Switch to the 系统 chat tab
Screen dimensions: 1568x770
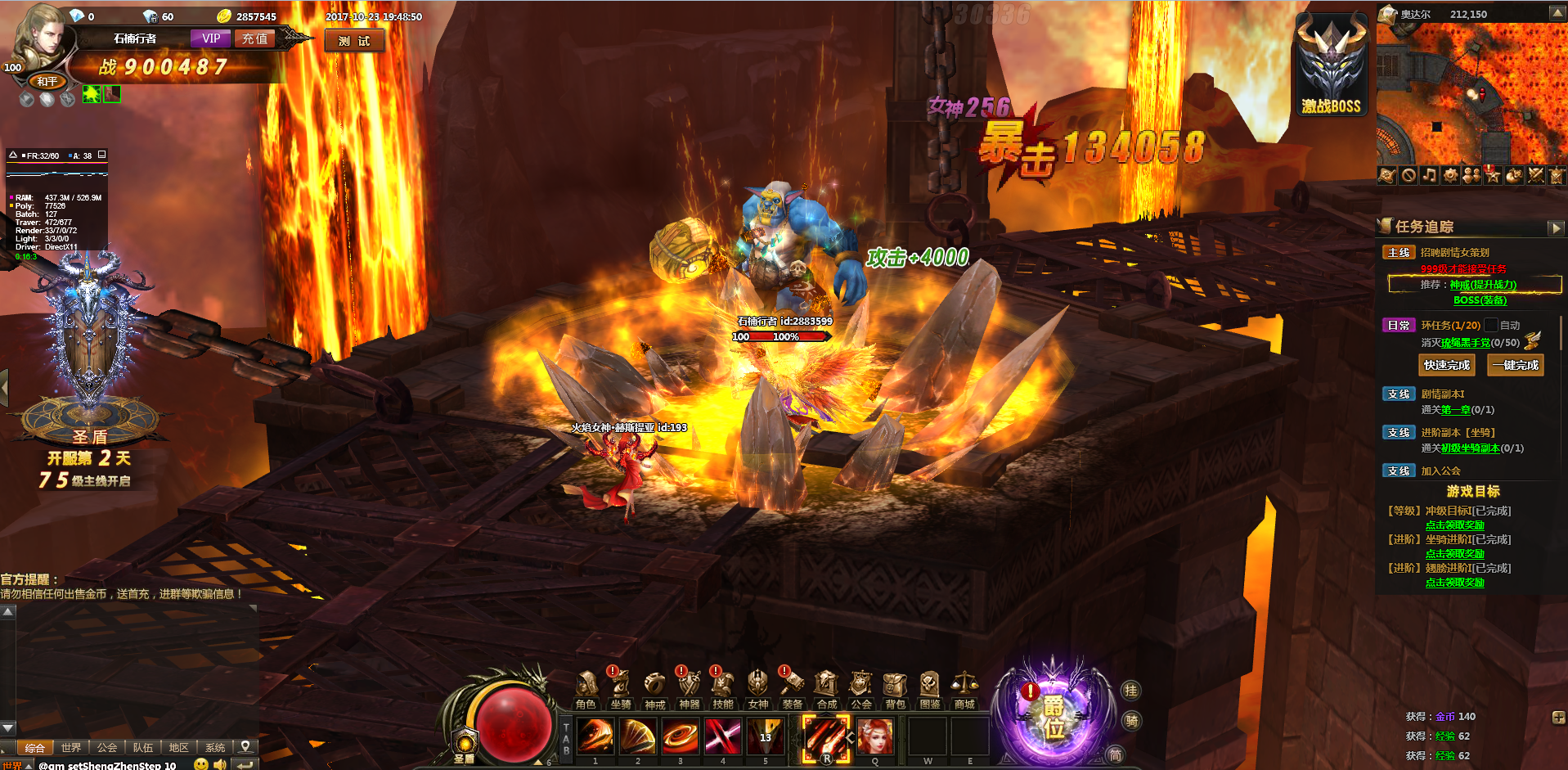(215, 747)
